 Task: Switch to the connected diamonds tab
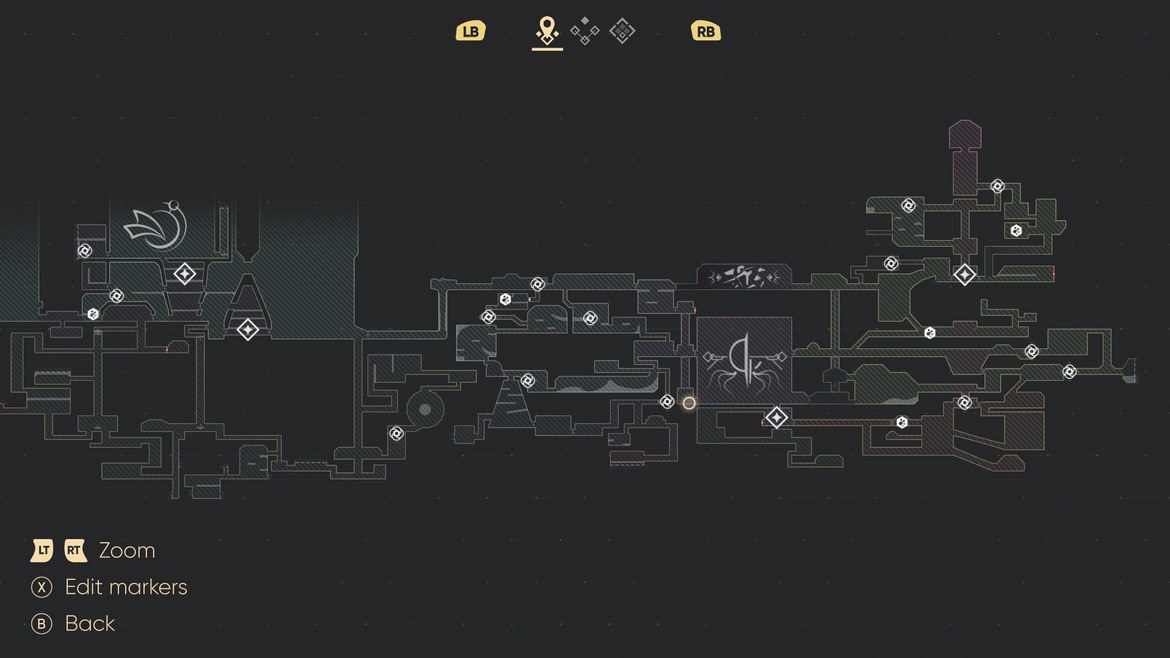pos(585,31)
